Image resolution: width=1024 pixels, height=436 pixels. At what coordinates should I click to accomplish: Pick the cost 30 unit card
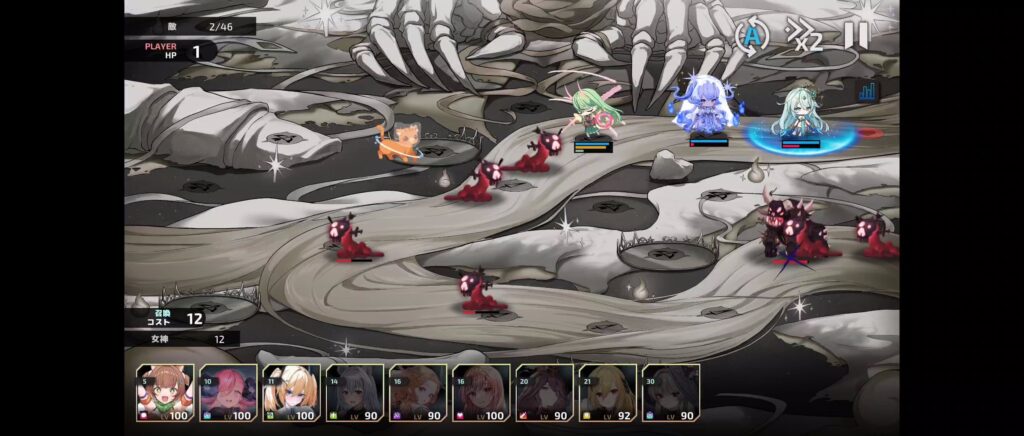coord(670,392)
